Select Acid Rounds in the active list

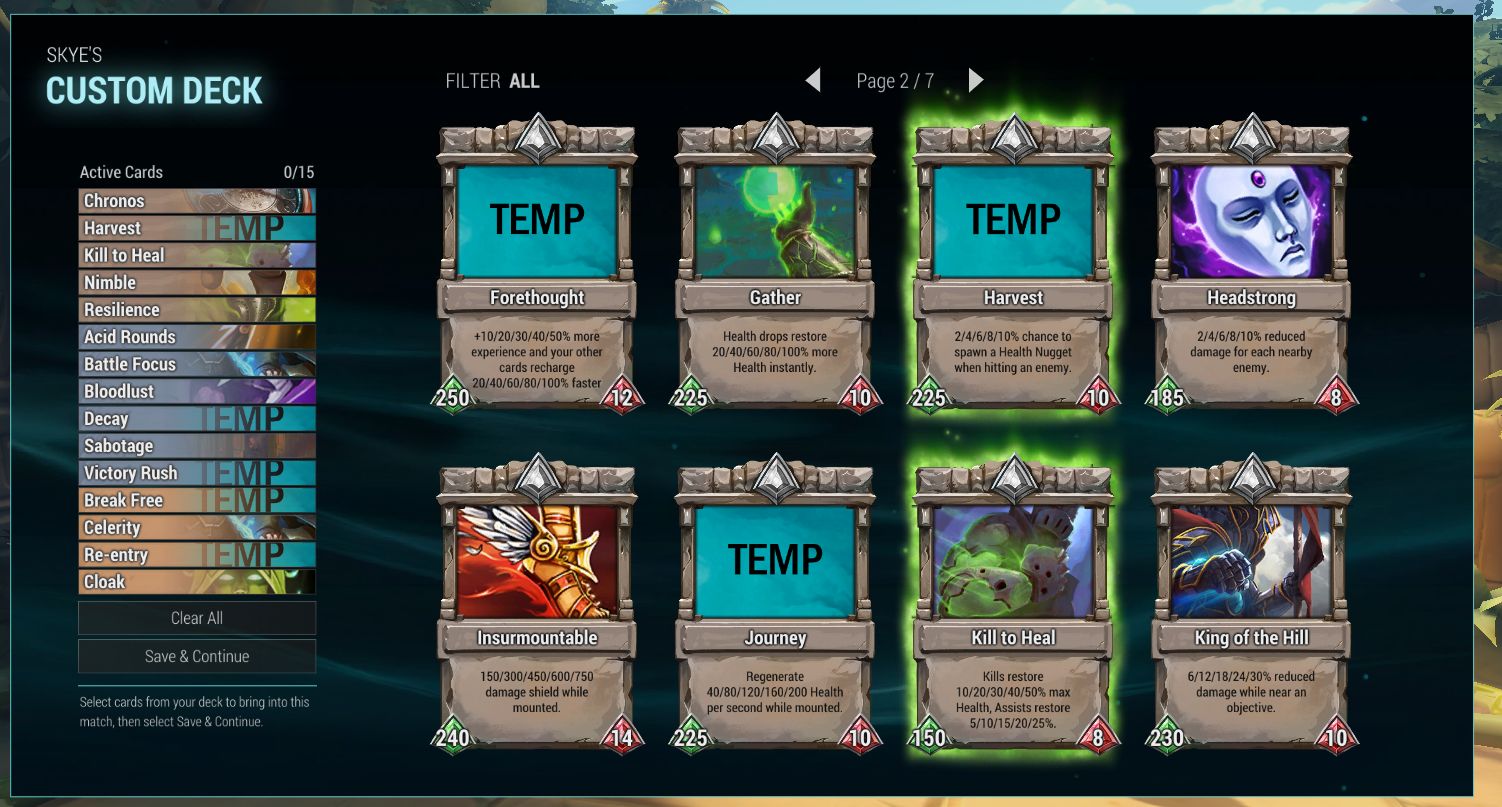(197, 337)
